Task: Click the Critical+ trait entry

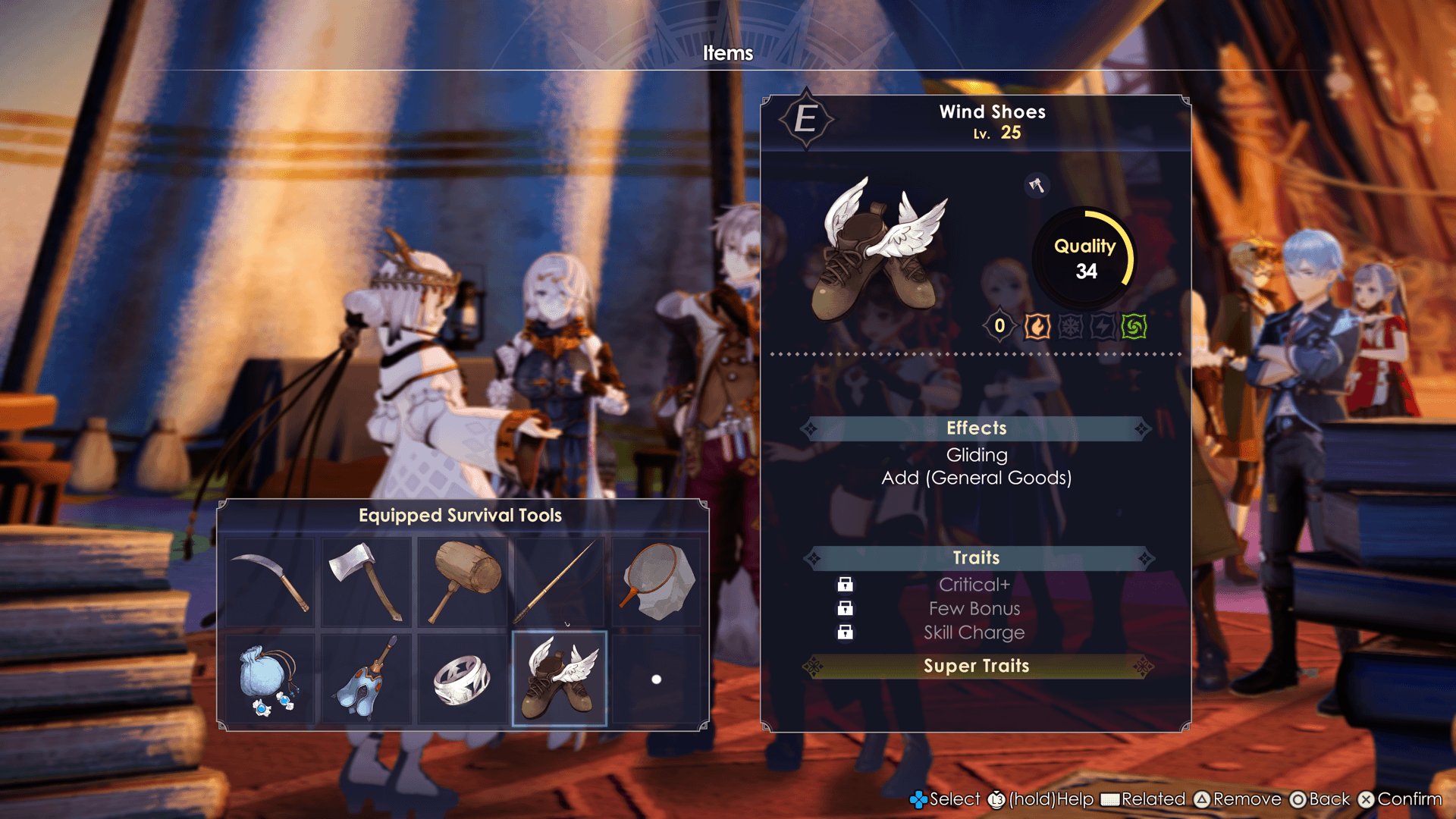Action: pyautogui.click(x=974, y=585)
